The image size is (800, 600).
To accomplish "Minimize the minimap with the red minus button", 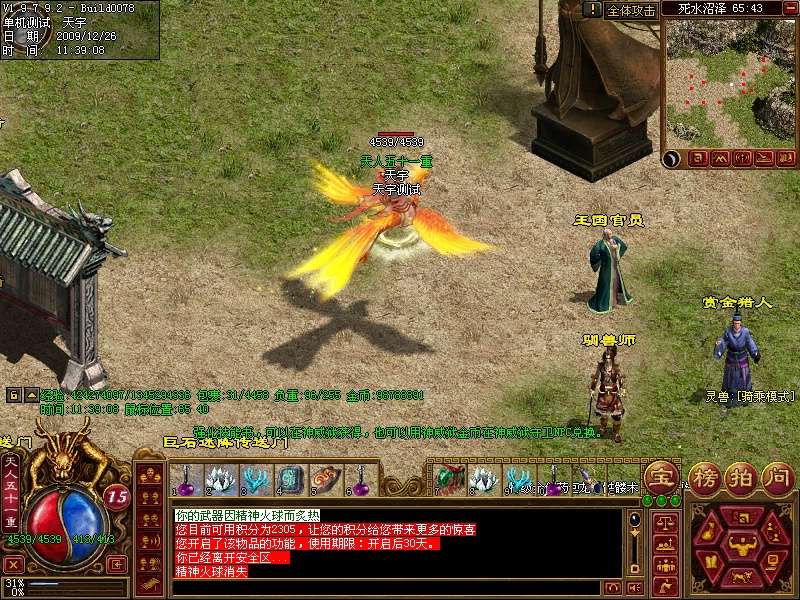I will [791, 7].
